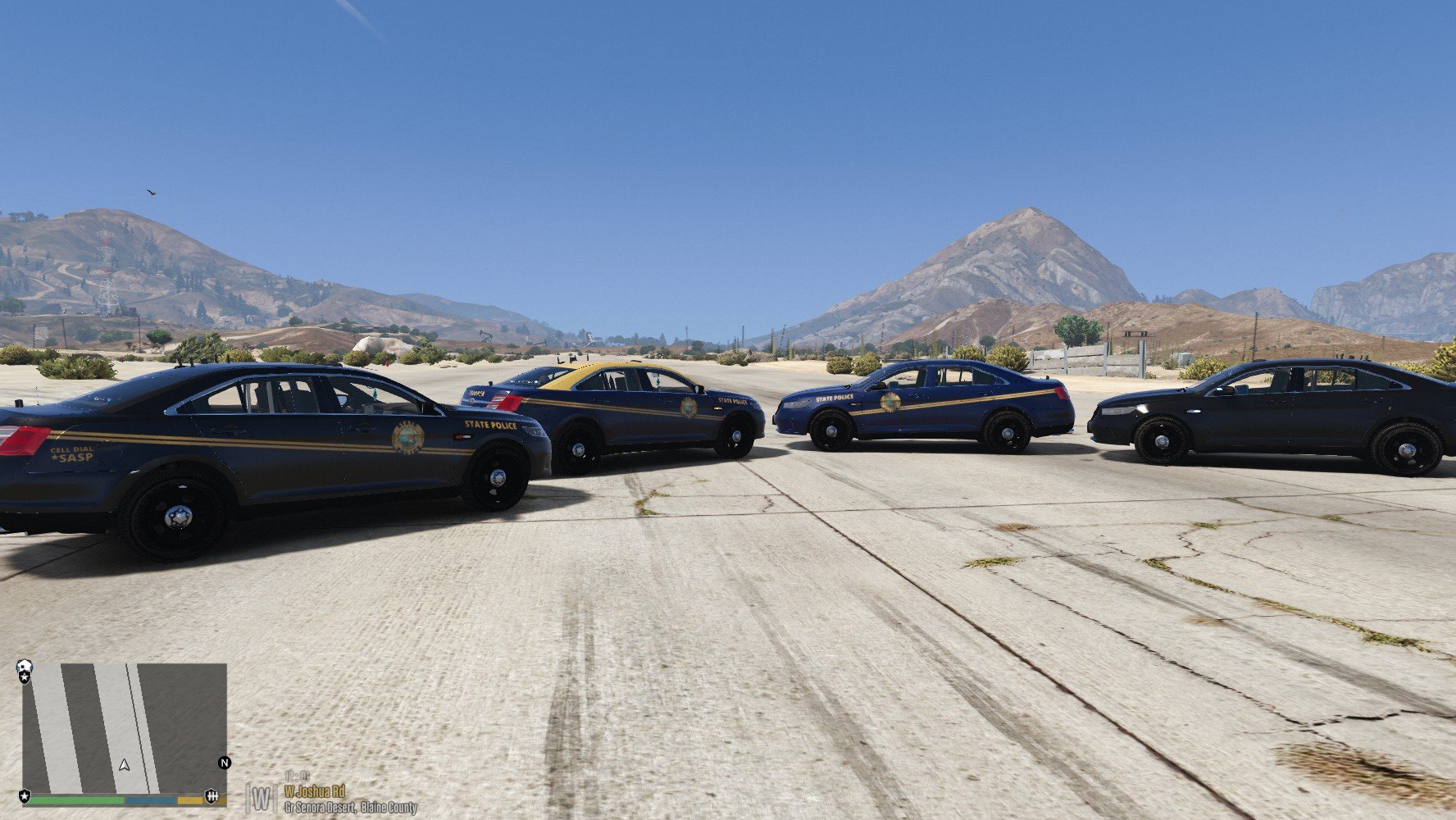Select the gear-shift shield blip on the minimap
This screenshot has width=1456, height=820.
(212, 796)
